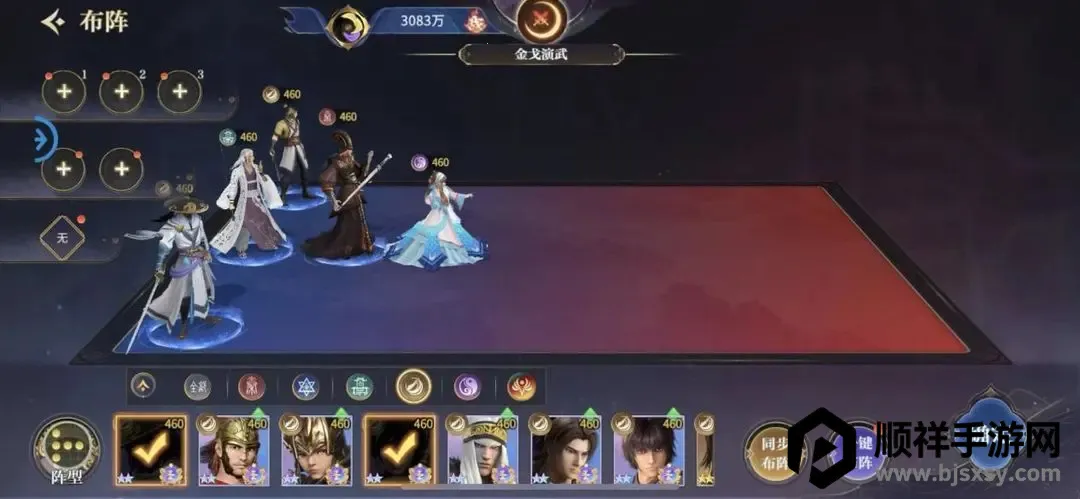Screen dimensions: 1080x499
Task: Filter by the blue hexagram faction
Action: point(306,386)
